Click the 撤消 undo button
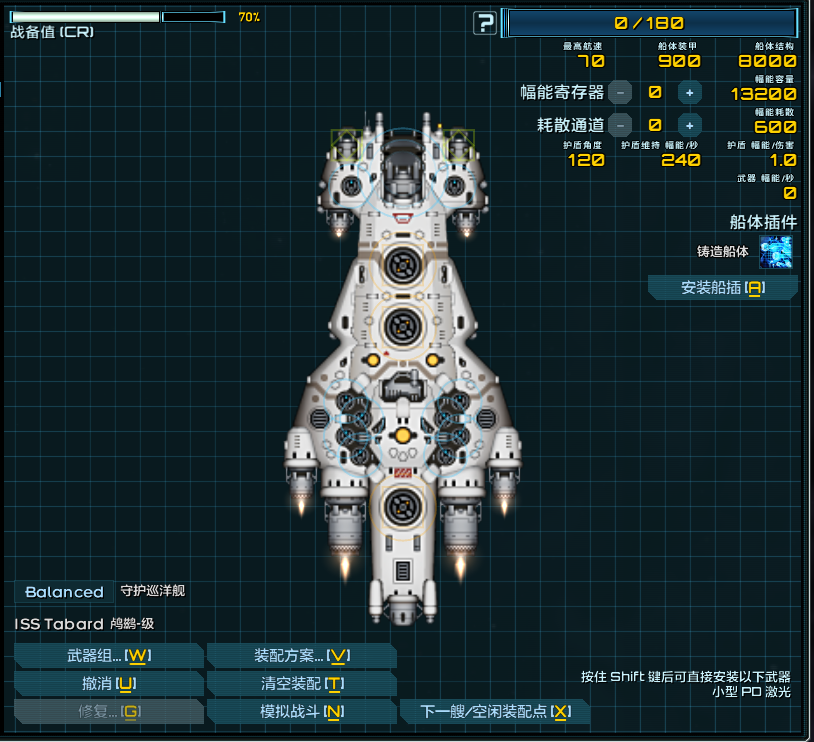 tap(108, 684)
